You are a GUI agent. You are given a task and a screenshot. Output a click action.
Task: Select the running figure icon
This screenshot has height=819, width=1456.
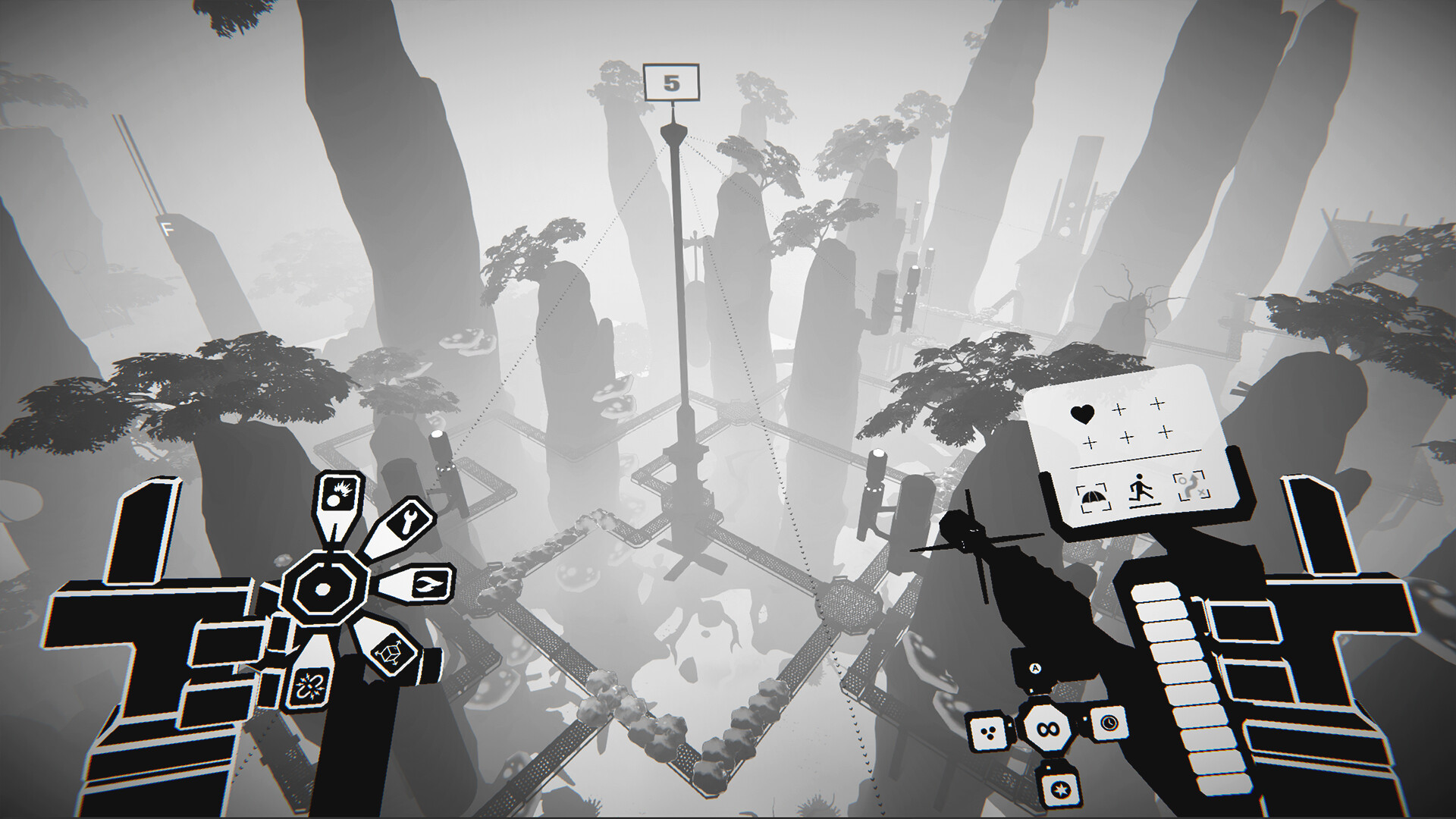pyautogui.click(x=1140, y=489)
